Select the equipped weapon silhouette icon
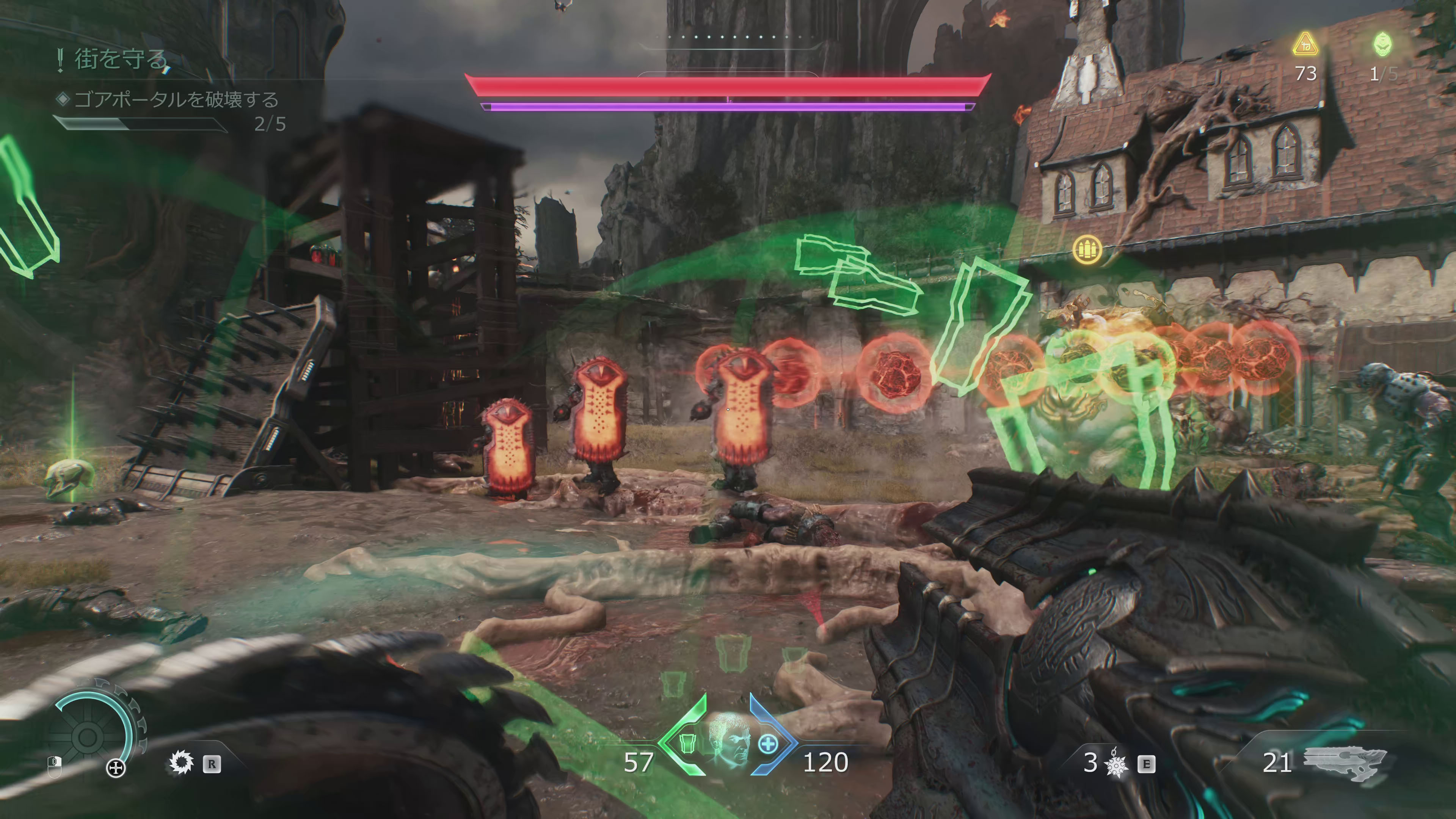The width and height of the screenshot is (1456, 819). (1344, 762)
